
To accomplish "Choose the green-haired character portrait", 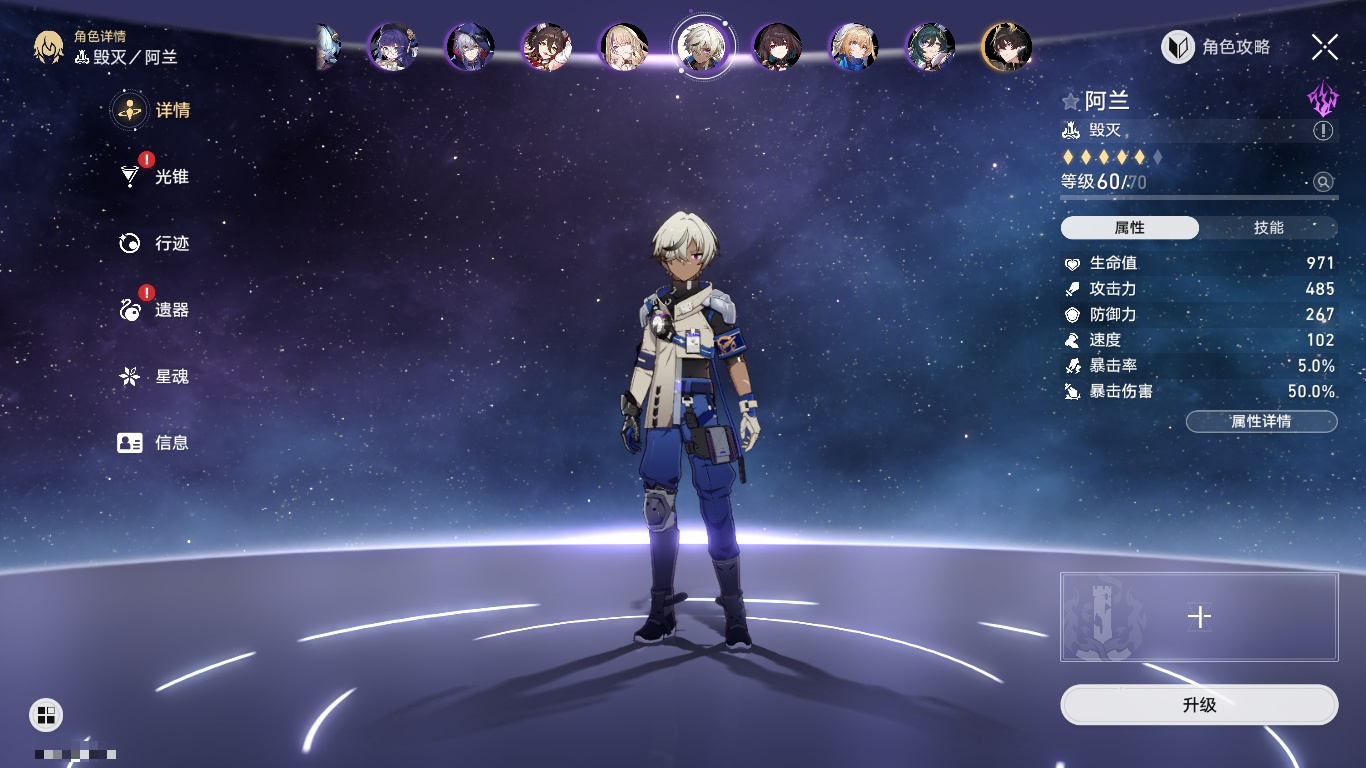I will click(930, 47).
